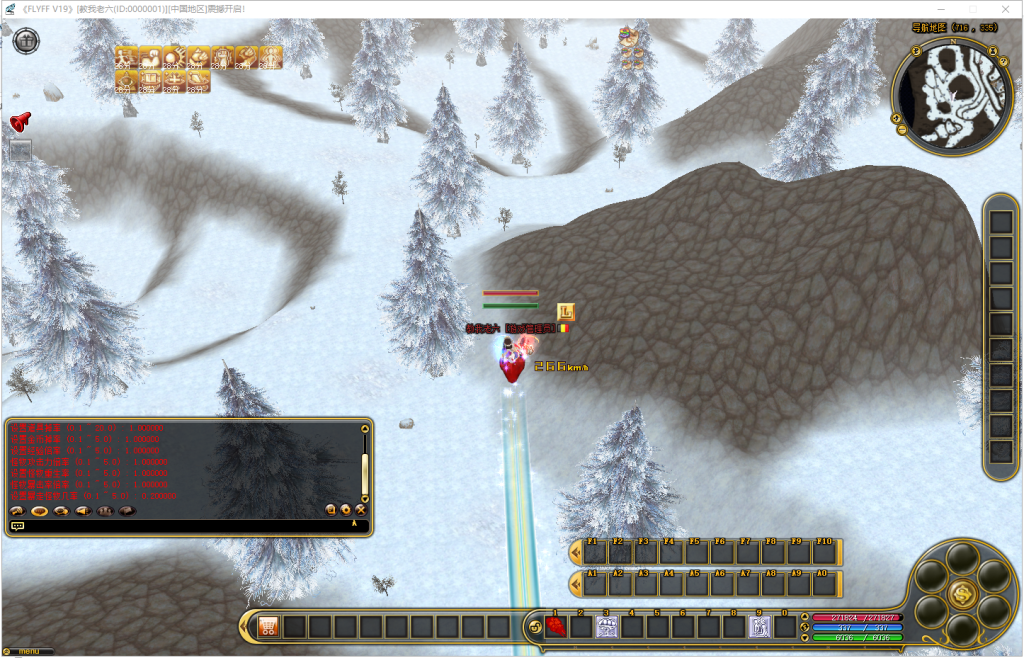Use the red item in hotbar slot 1
The width and height of the screenshot is (1024, 658).
[x=556, y=627]
